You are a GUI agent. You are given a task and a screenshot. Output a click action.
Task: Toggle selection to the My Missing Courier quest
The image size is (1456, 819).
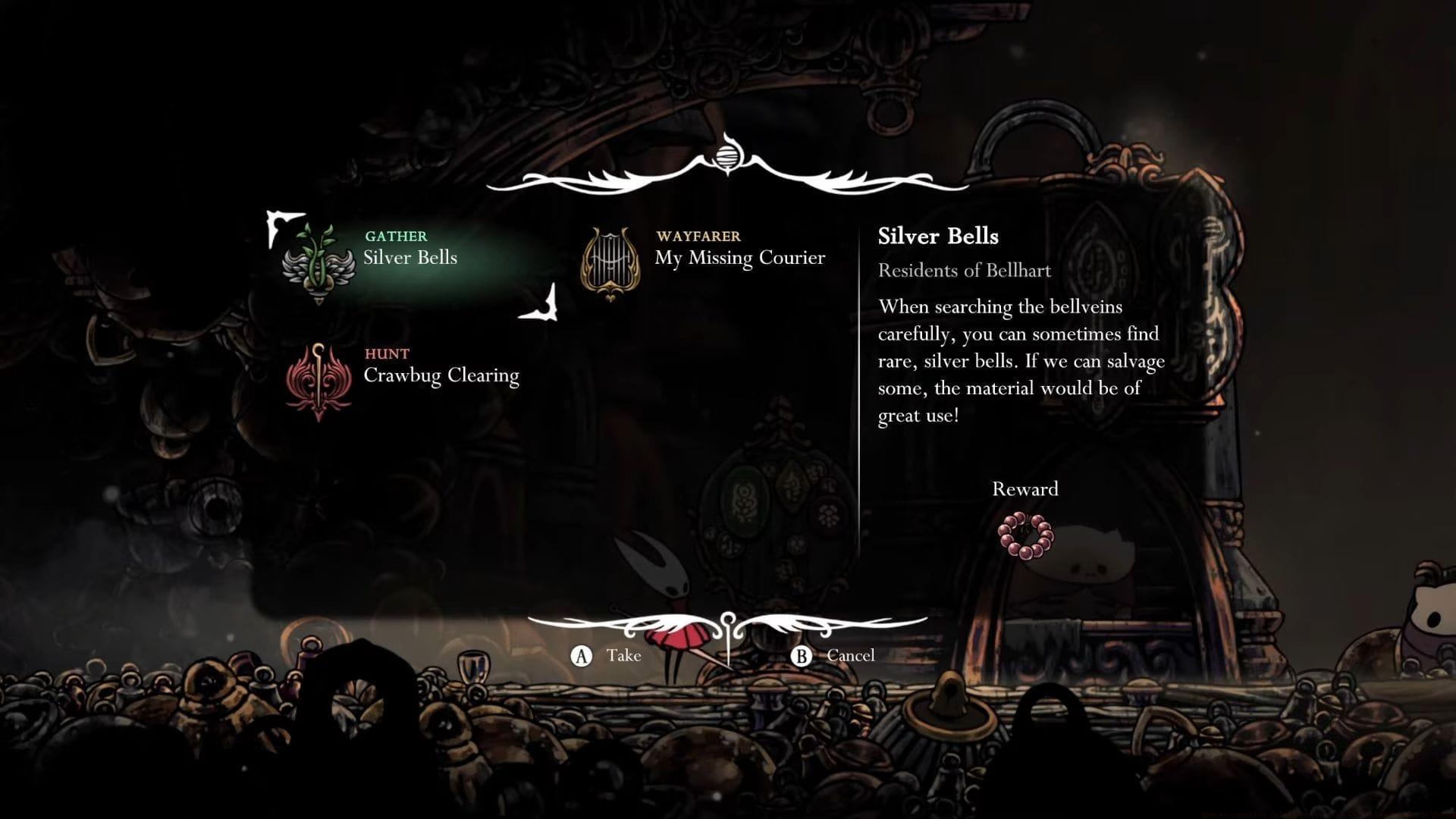[x=740, y=257]
